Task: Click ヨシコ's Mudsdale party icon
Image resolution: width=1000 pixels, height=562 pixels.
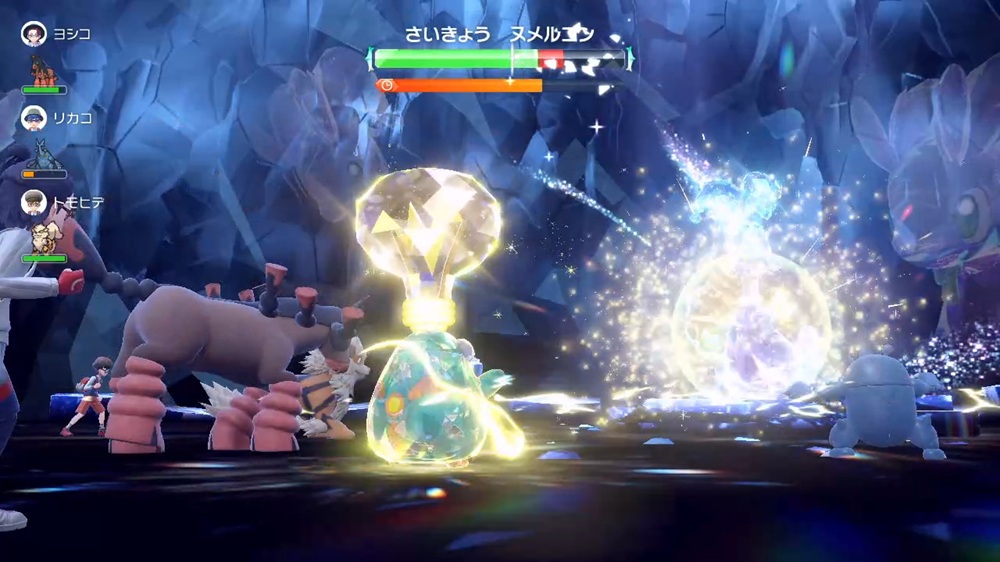Action: pos(44,70)
